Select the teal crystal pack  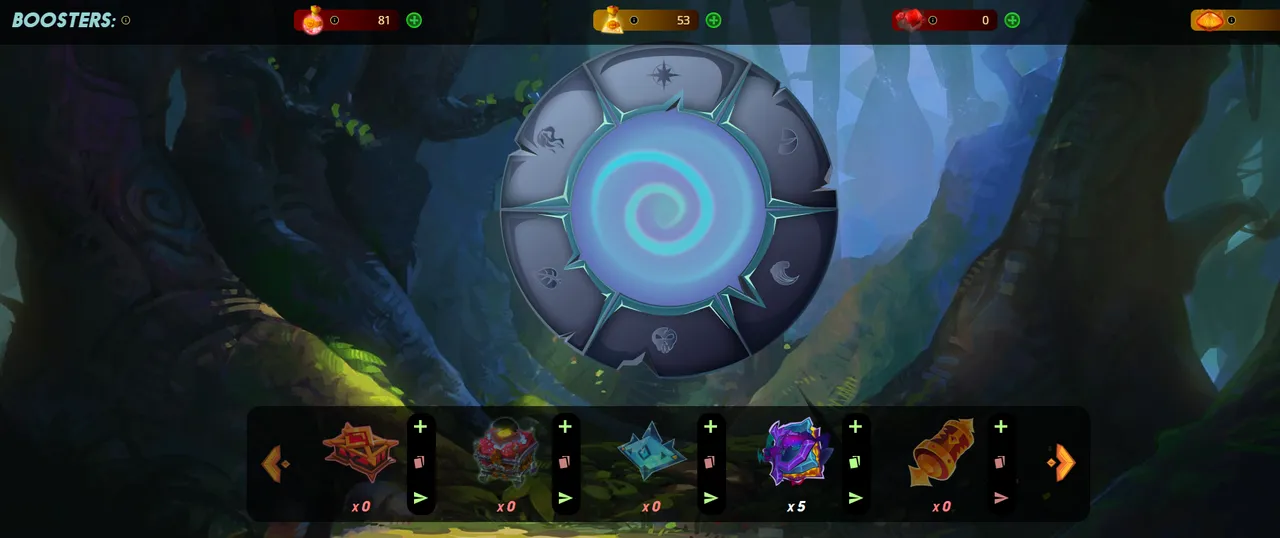[651, 452]
